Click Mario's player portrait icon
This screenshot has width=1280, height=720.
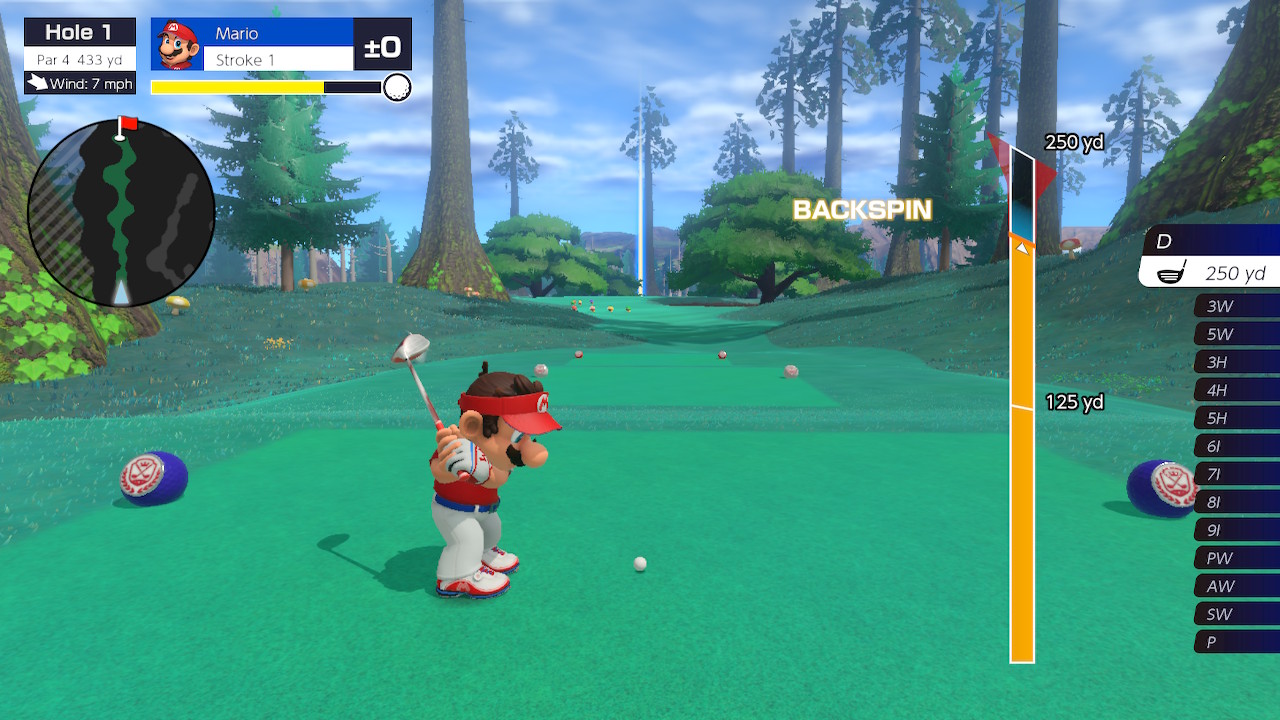click(x=179, y=45)
